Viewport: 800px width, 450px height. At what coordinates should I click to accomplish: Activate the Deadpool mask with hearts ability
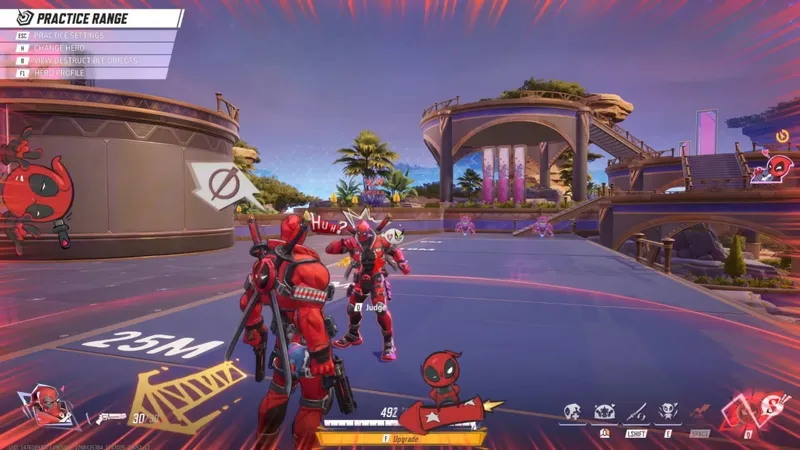(604, 412)
